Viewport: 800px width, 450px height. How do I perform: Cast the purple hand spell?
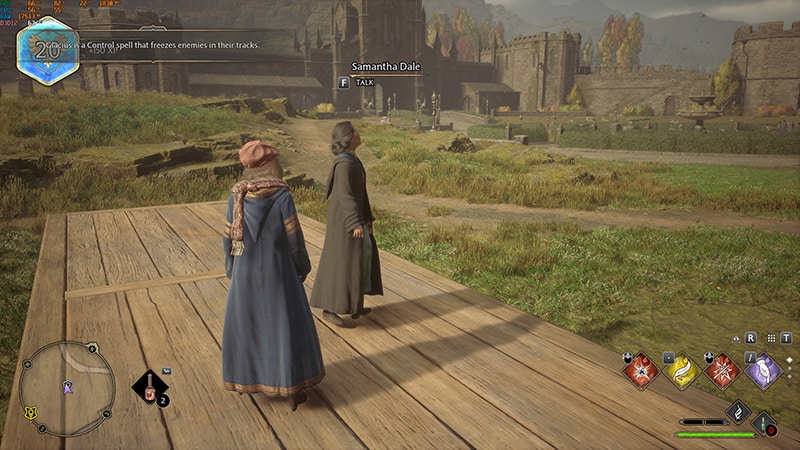pos(763,371)
